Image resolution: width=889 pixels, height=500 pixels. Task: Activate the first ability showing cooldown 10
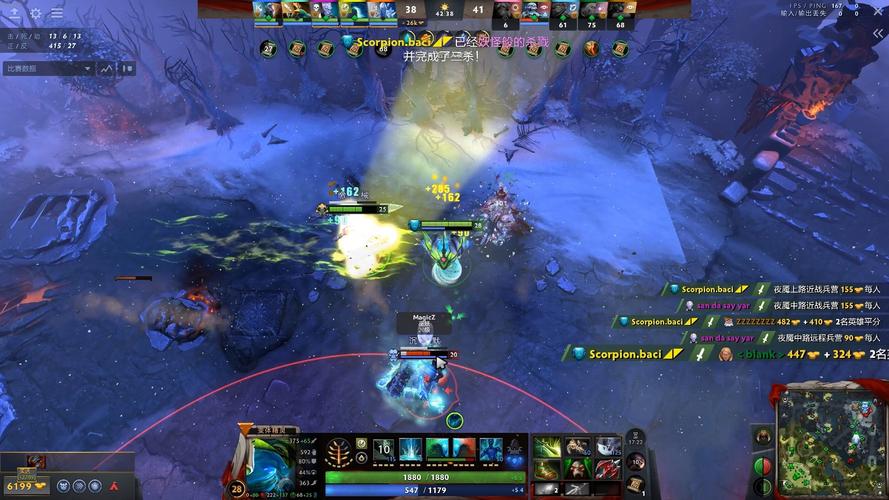tap(384, 450)
